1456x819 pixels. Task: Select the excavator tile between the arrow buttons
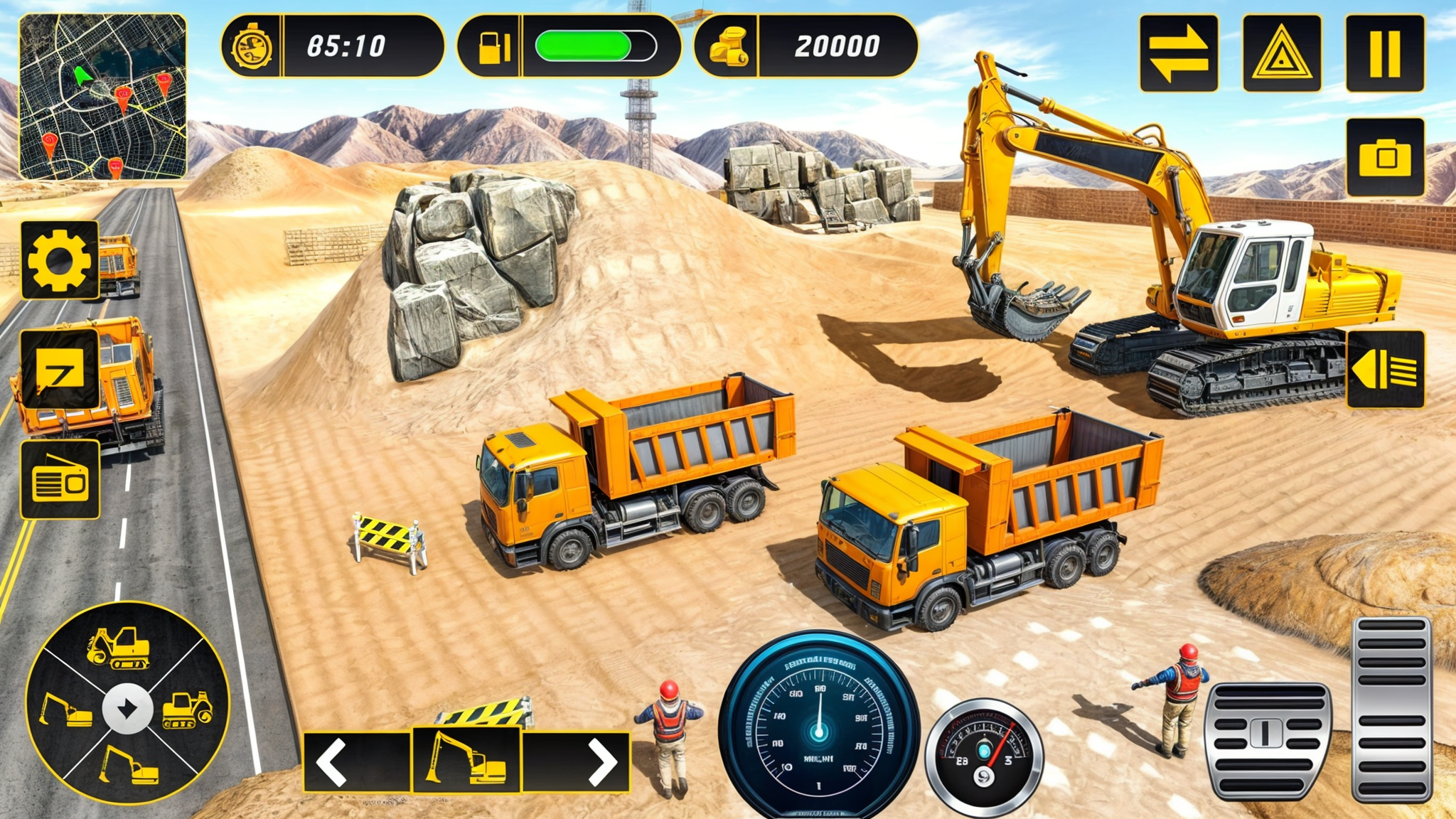pos(466,759)
